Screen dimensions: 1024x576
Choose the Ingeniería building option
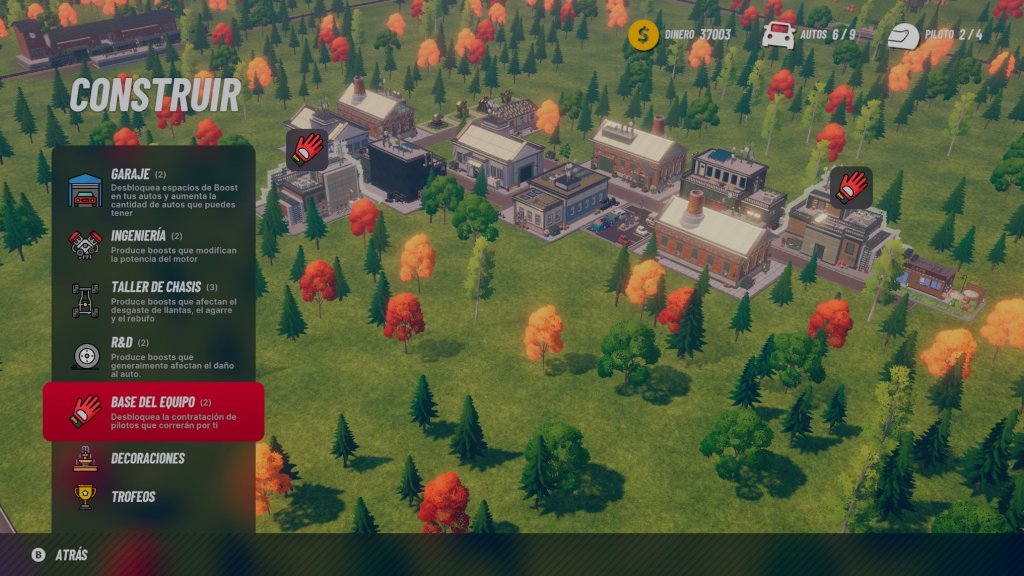point(153,244)
